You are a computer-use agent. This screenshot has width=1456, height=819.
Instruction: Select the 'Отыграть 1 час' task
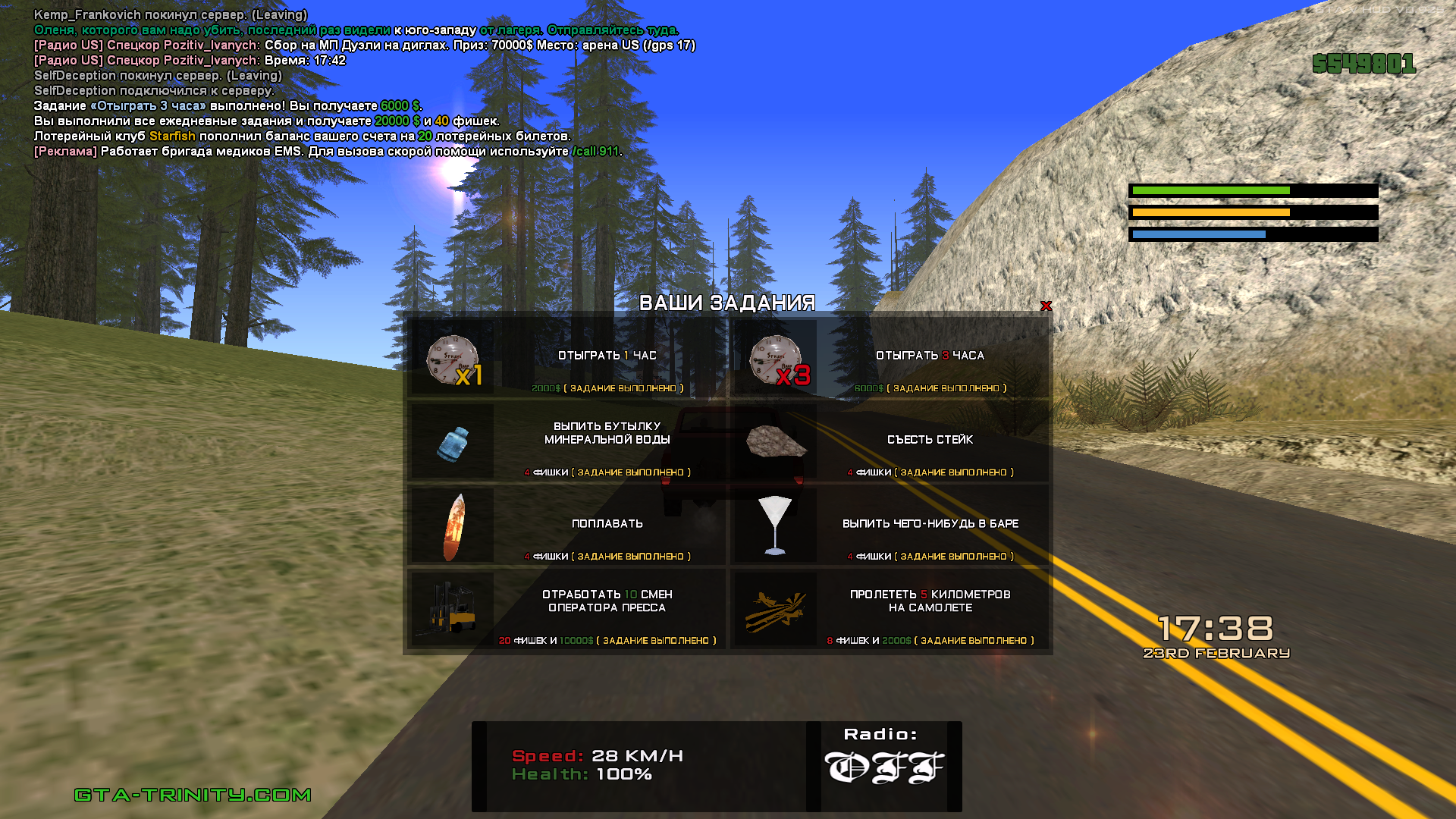(567, 358)
